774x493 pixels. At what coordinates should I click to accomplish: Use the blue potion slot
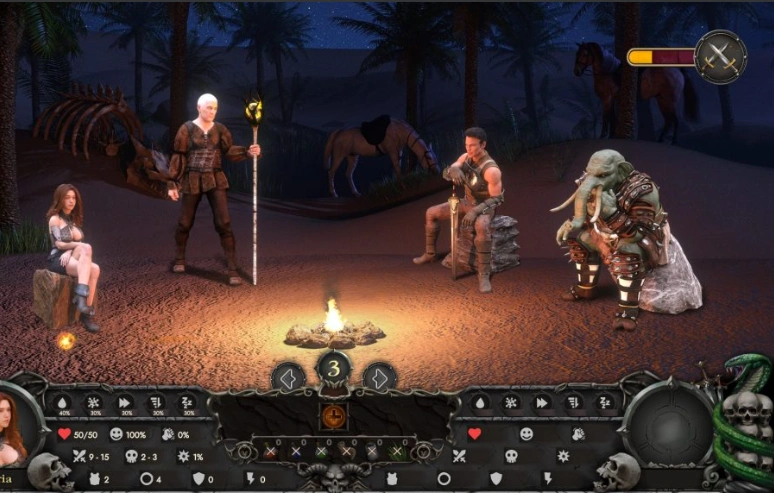pos(296,452)
